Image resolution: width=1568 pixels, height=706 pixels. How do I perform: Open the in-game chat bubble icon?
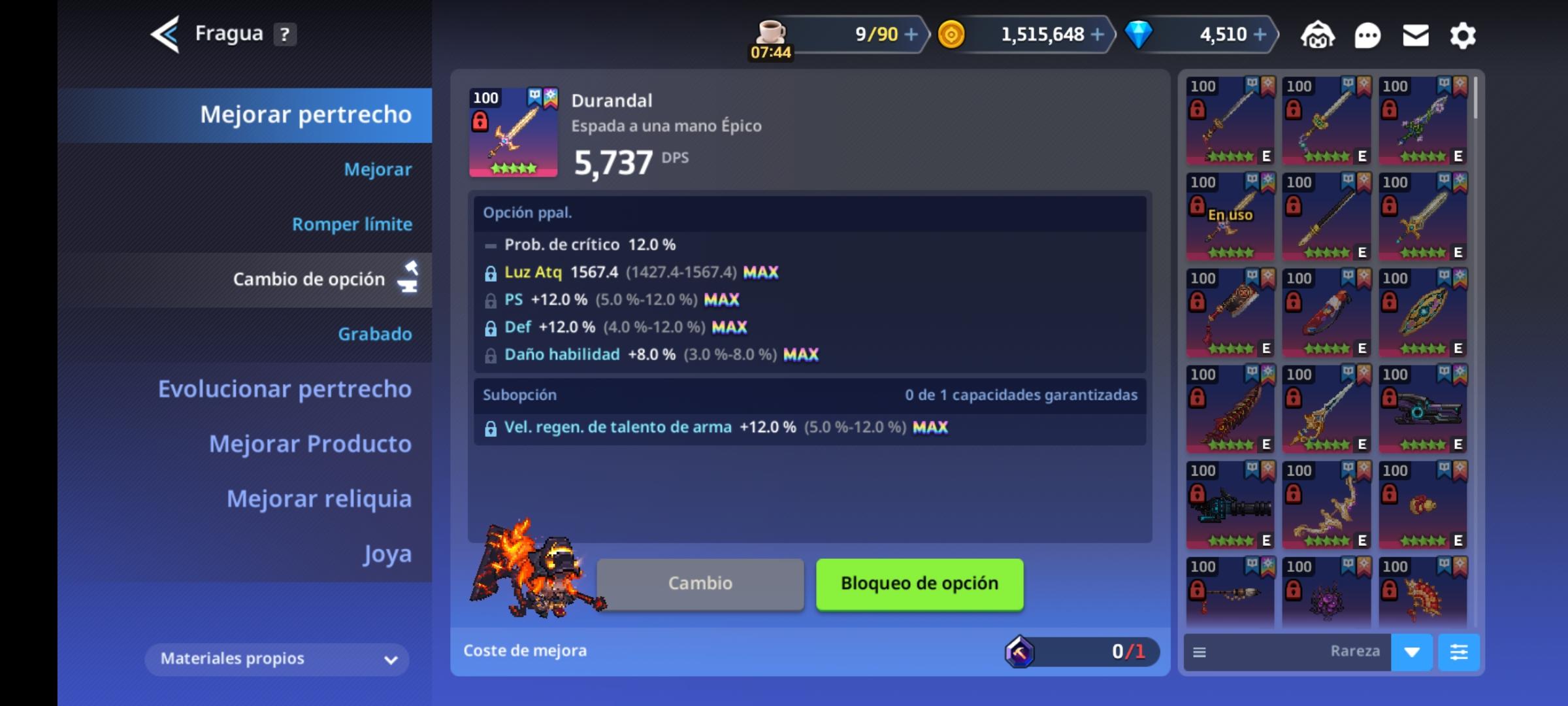click(x=1367, y=35)
